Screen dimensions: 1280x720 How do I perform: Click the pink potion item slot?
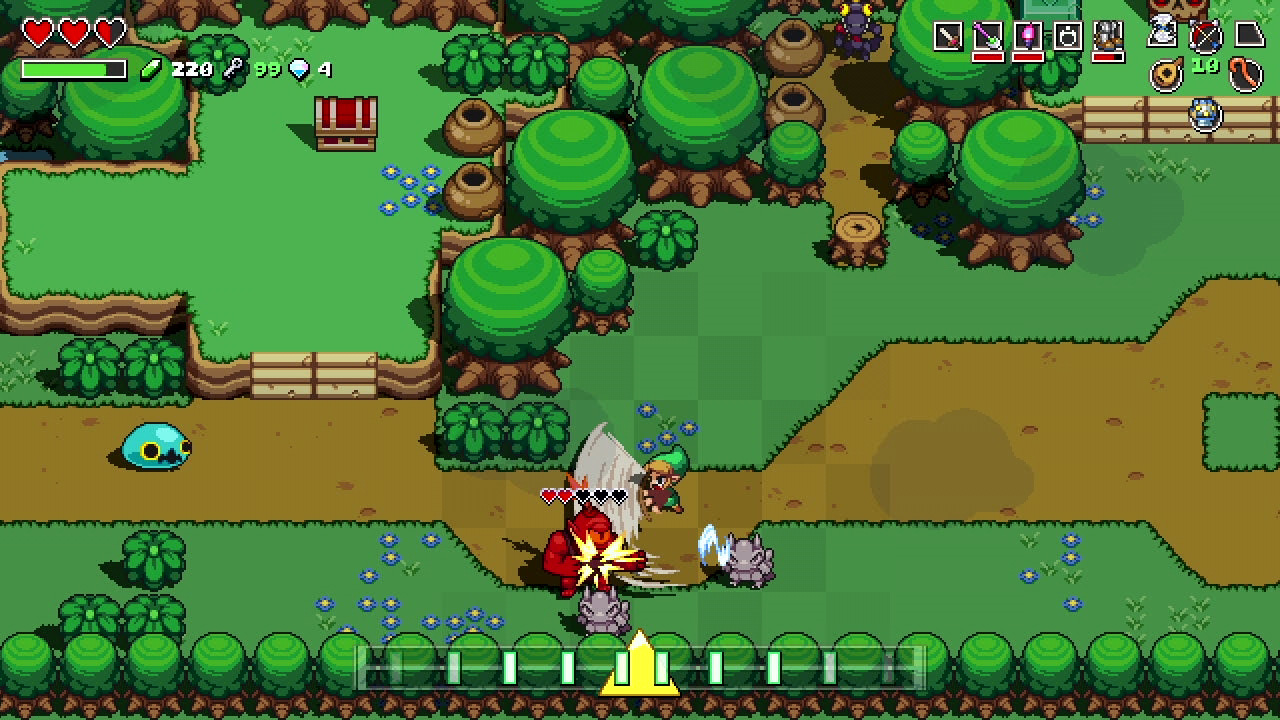click(1027, 37)
